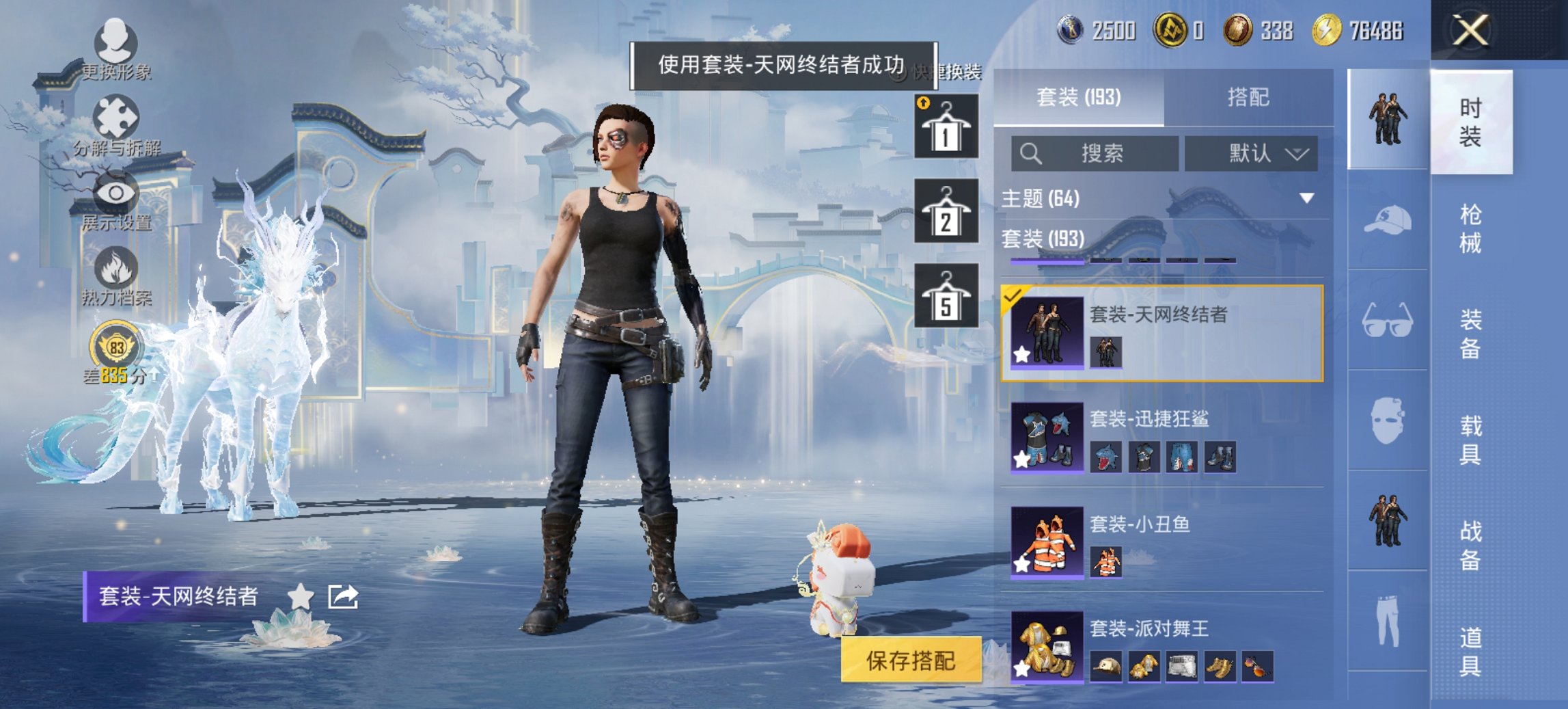Close the wardrobe with the X button

[1470, 30]
